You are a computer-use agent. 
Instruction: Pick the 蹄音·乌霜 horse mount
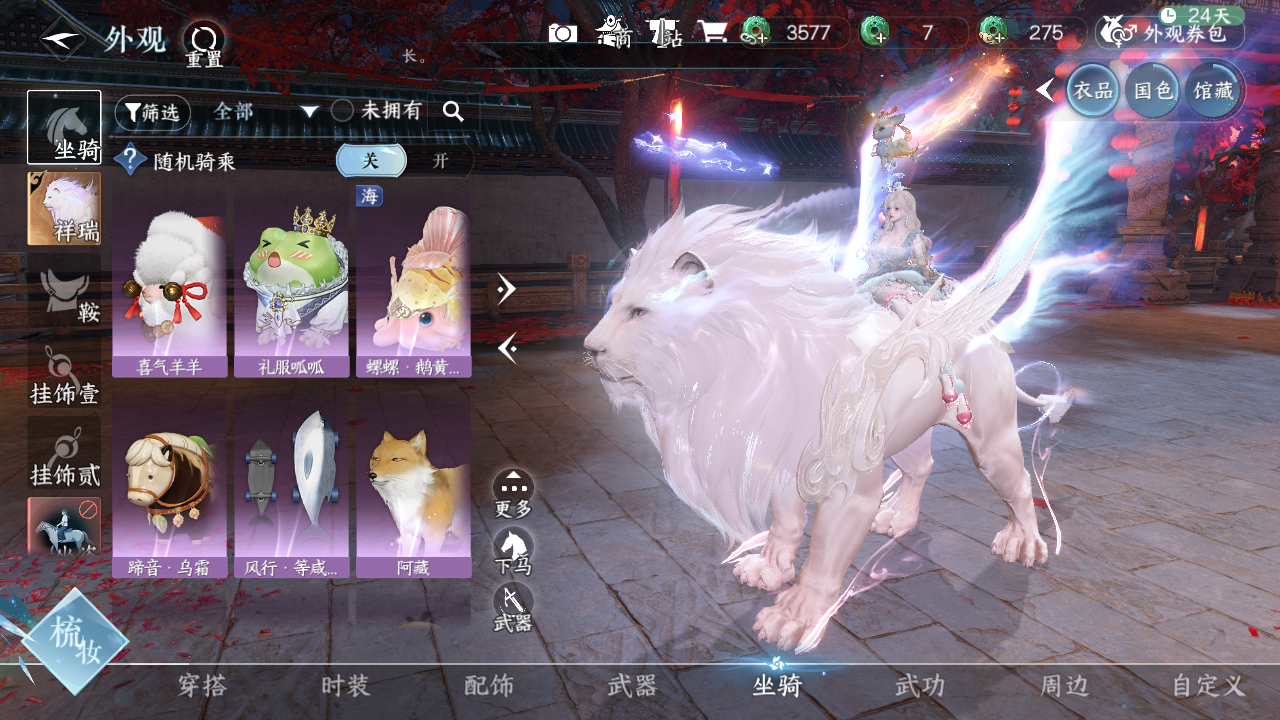[169, 490]
